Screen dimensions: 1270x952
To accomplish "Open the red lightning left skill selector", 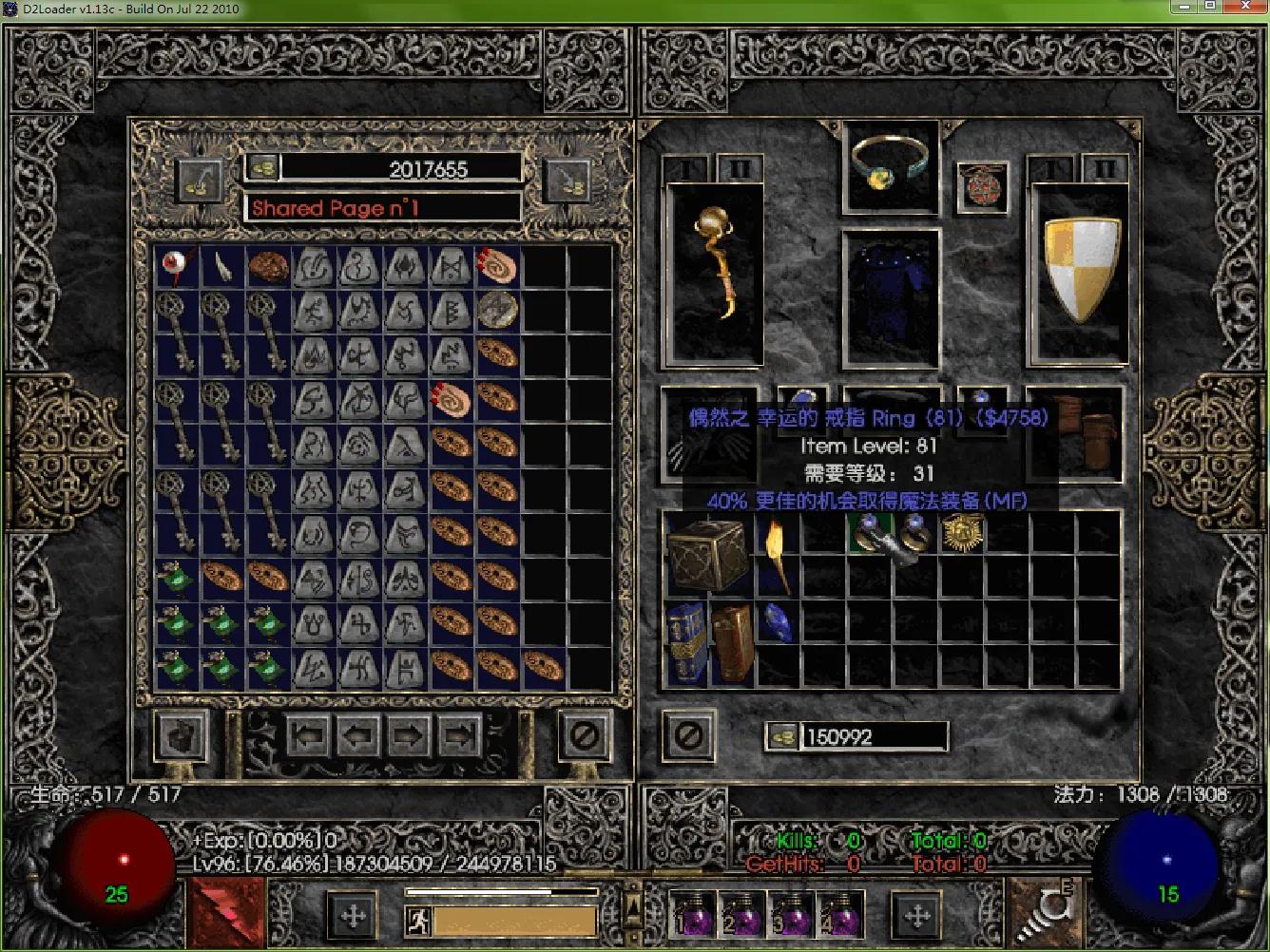I will (x=228, y=914).
